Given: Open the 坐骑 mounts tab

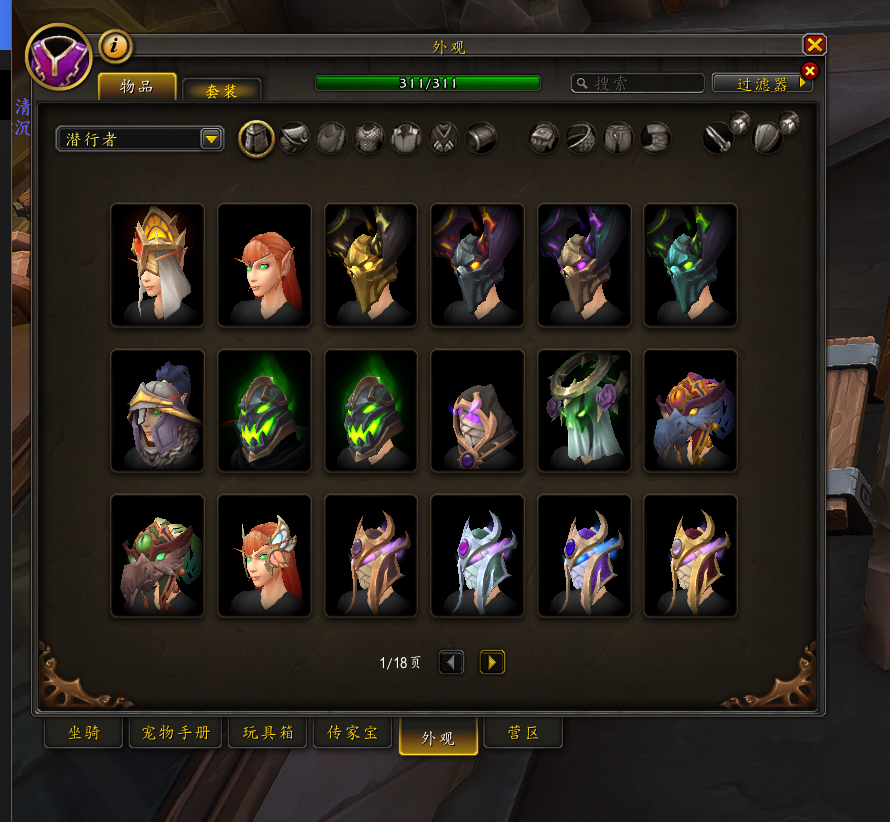Looking at the screenshot, I should point(84,733).
